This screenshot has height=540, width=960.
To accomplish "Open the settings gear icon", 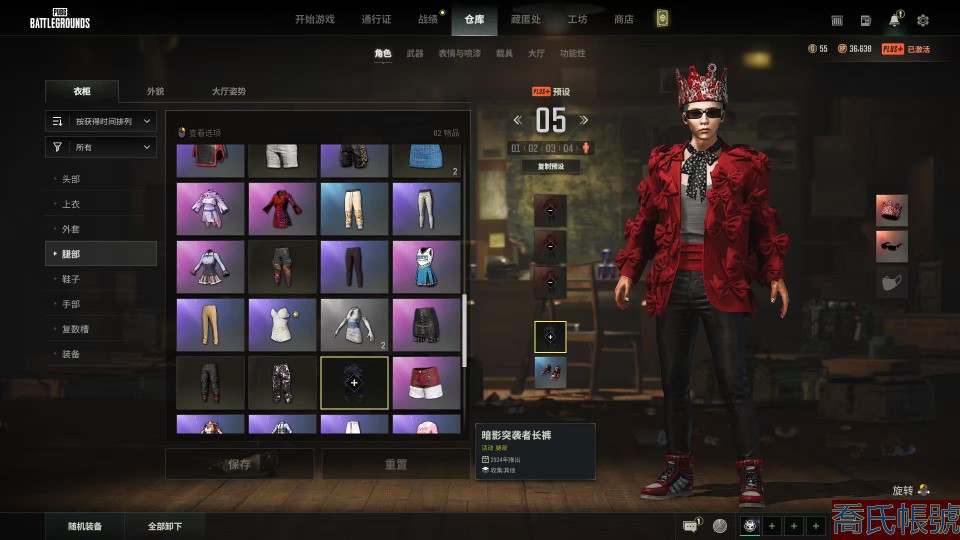I will [923, 20].
